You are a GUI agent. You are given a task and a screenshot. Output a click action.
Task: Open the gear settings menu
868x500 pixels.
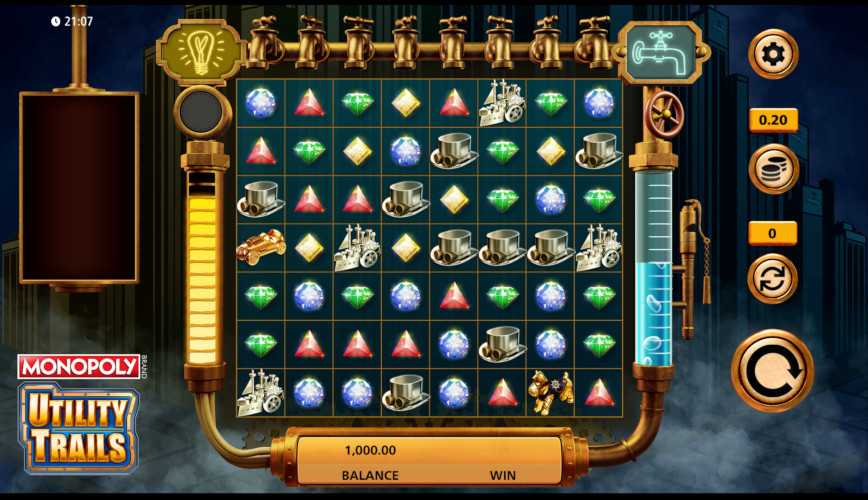[773, 54]
